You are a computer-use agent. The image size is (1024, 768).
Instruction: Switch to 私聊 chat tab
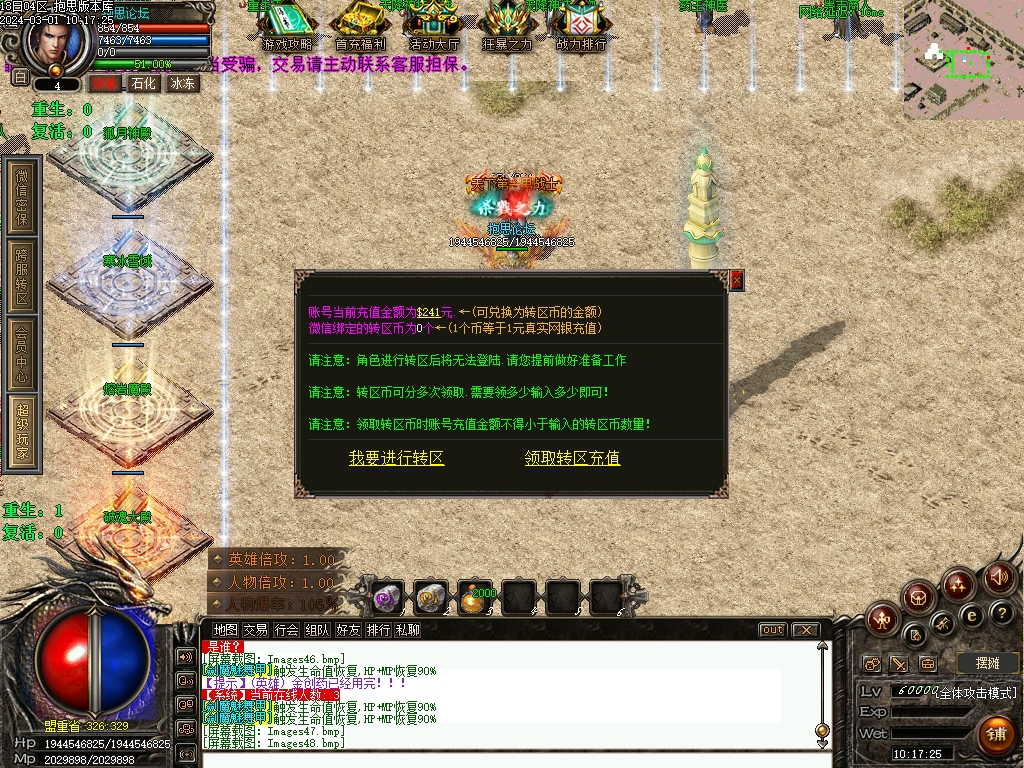(407, 630)
